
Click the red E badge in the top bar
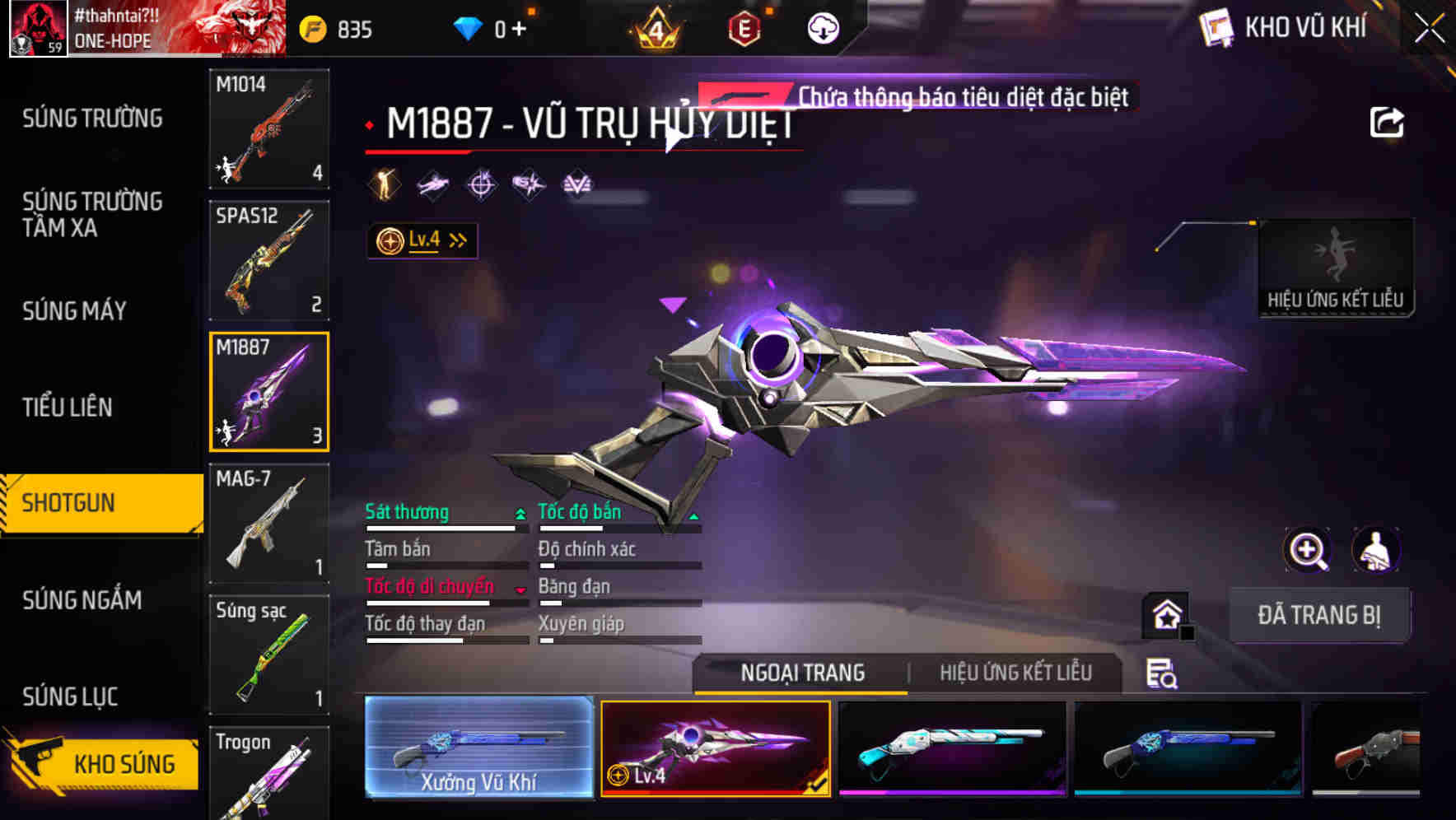(x=745, y=26)
